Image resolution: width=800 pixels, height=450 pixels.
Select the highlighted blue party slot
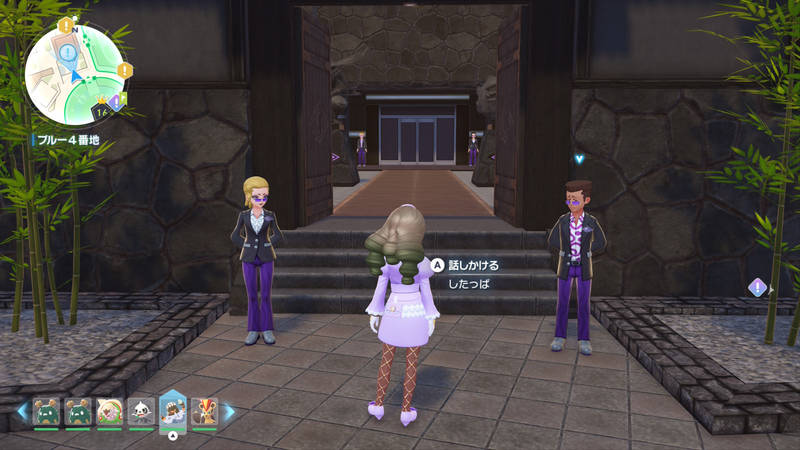(x=173, y=411)
